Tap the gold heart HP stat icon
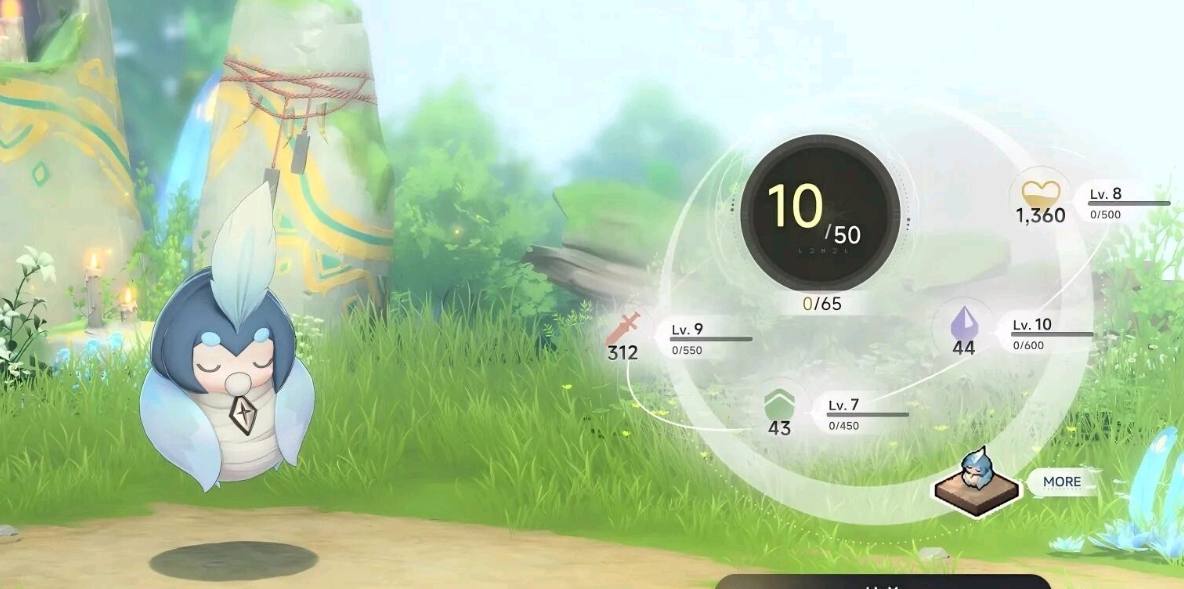 coord(1039,190)
